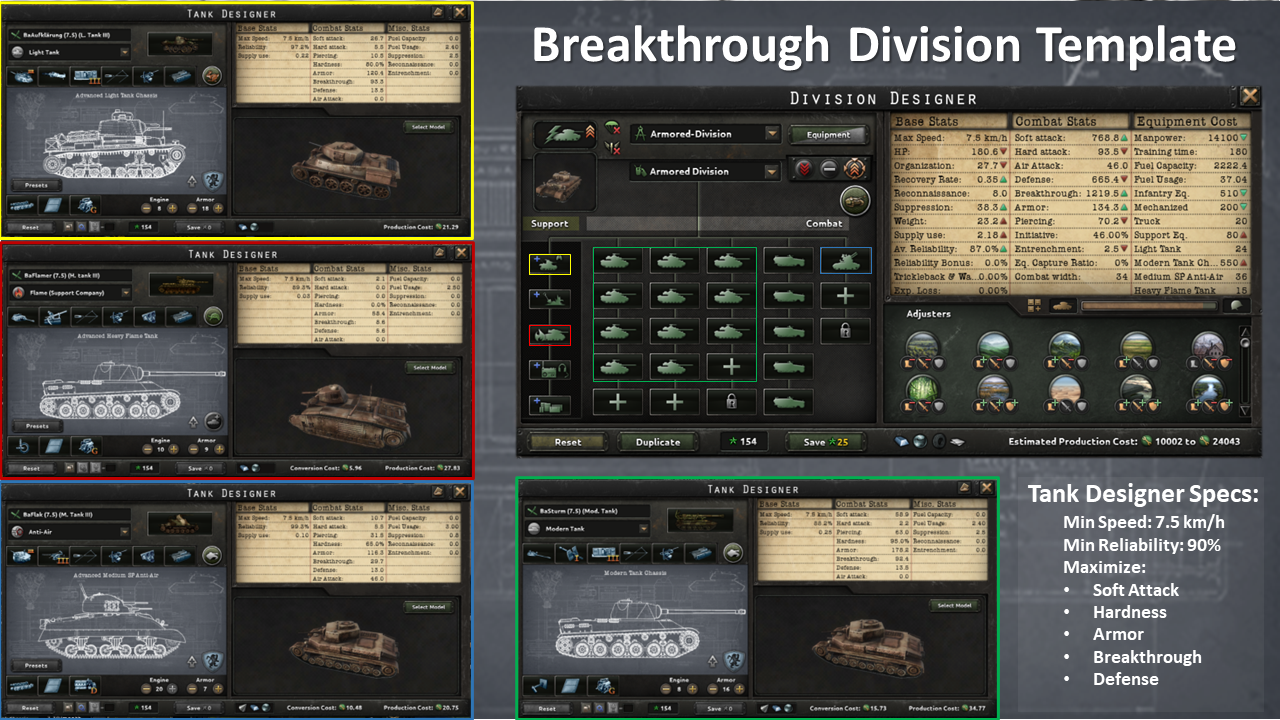Select the armor plating icon in the light tank designer
The height and width of the screenshot is (720, 1280).
coord(53,205)
